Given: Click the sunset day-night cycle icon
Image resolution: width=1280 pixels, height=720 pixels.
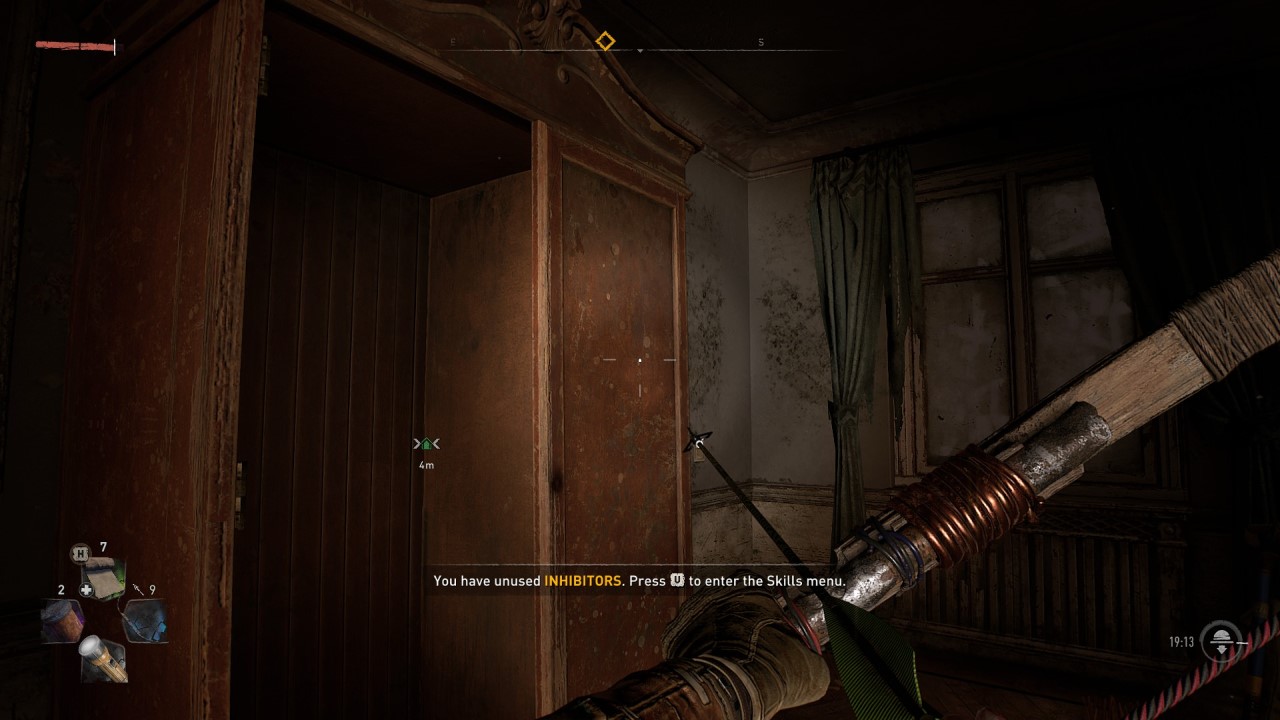Looking at the screenshot, I should (x=1221, y=642).
